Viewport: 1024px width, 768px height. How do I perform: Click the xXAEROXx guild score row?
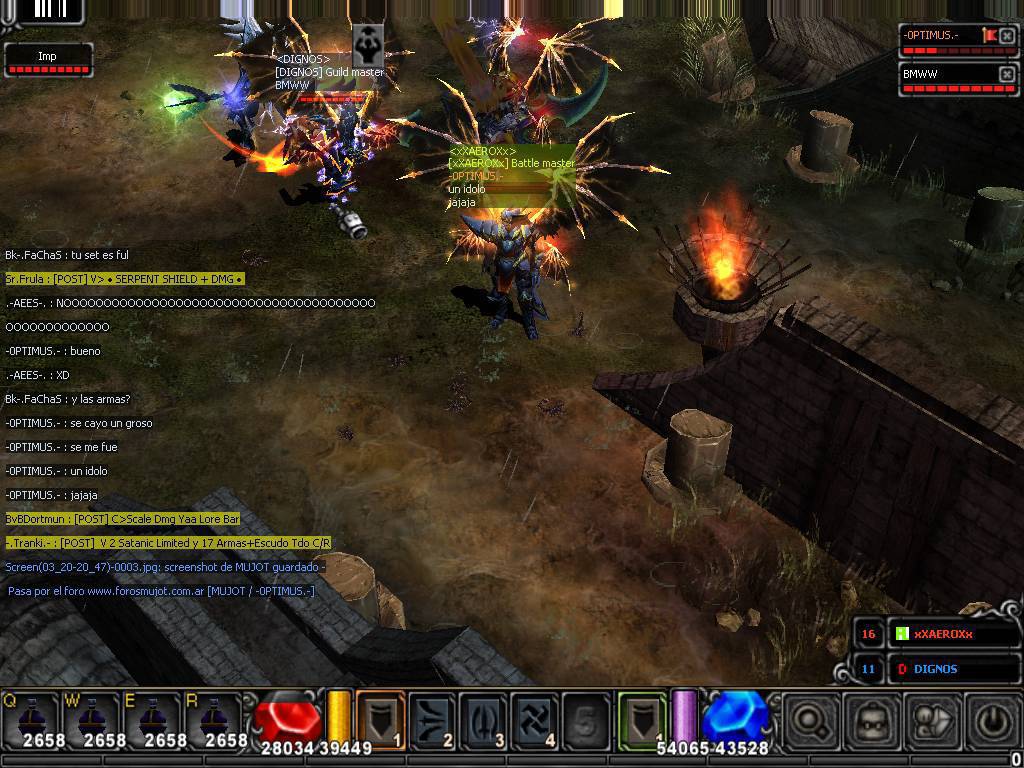[x=954, y=634]
